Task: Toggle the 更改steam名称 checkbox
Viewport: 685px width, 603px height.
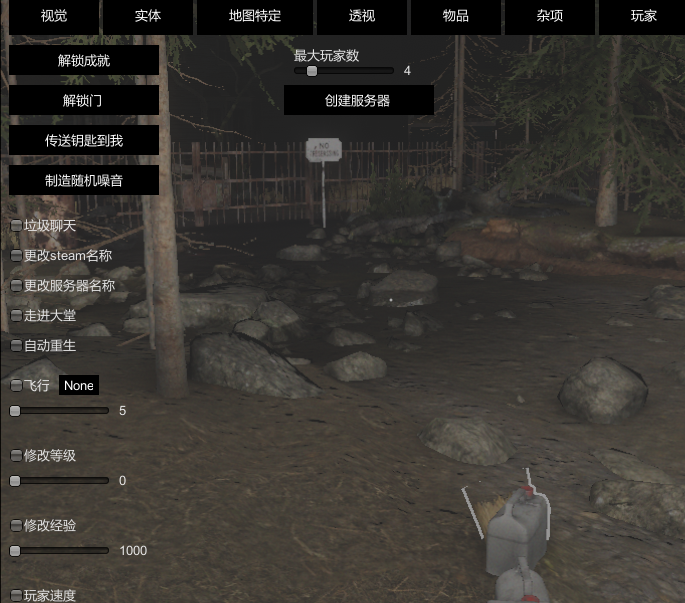Action: click(x=16, y=256)
